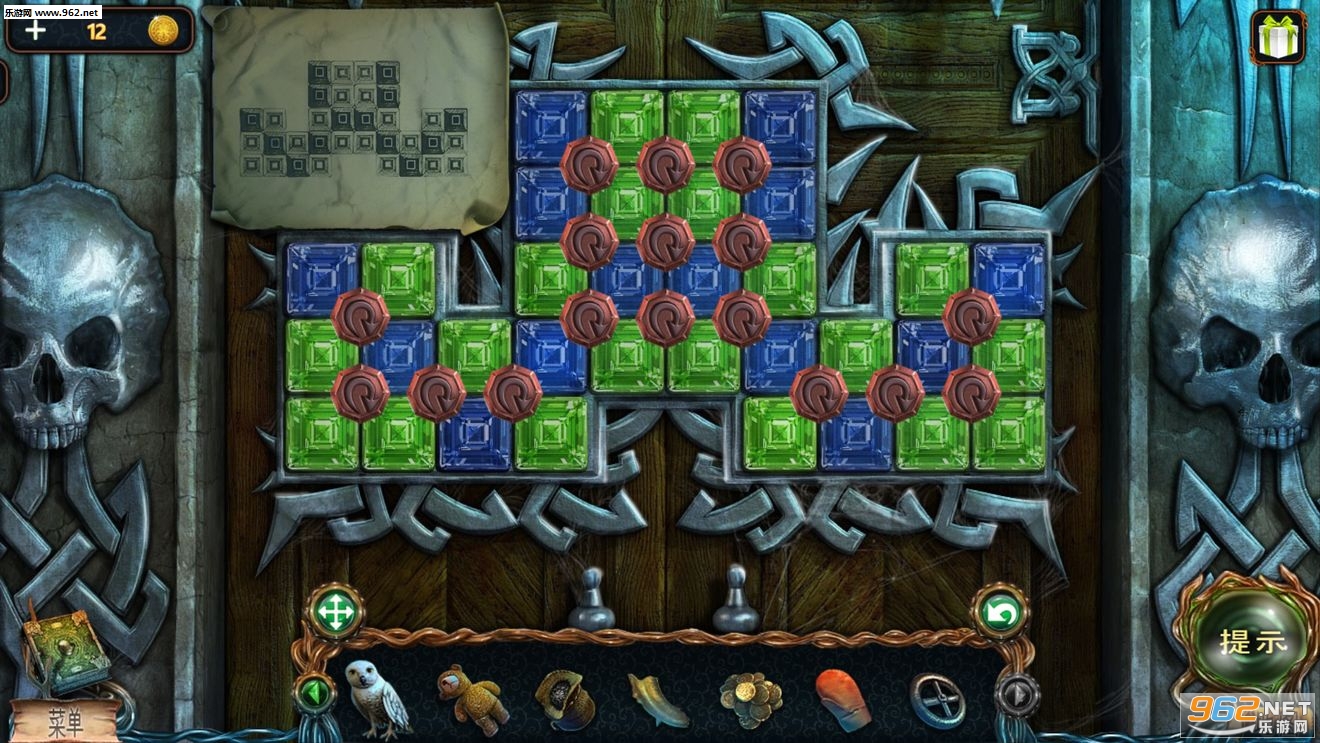Activate the green four-arrow move button
1320x743 pixels.
336,611
